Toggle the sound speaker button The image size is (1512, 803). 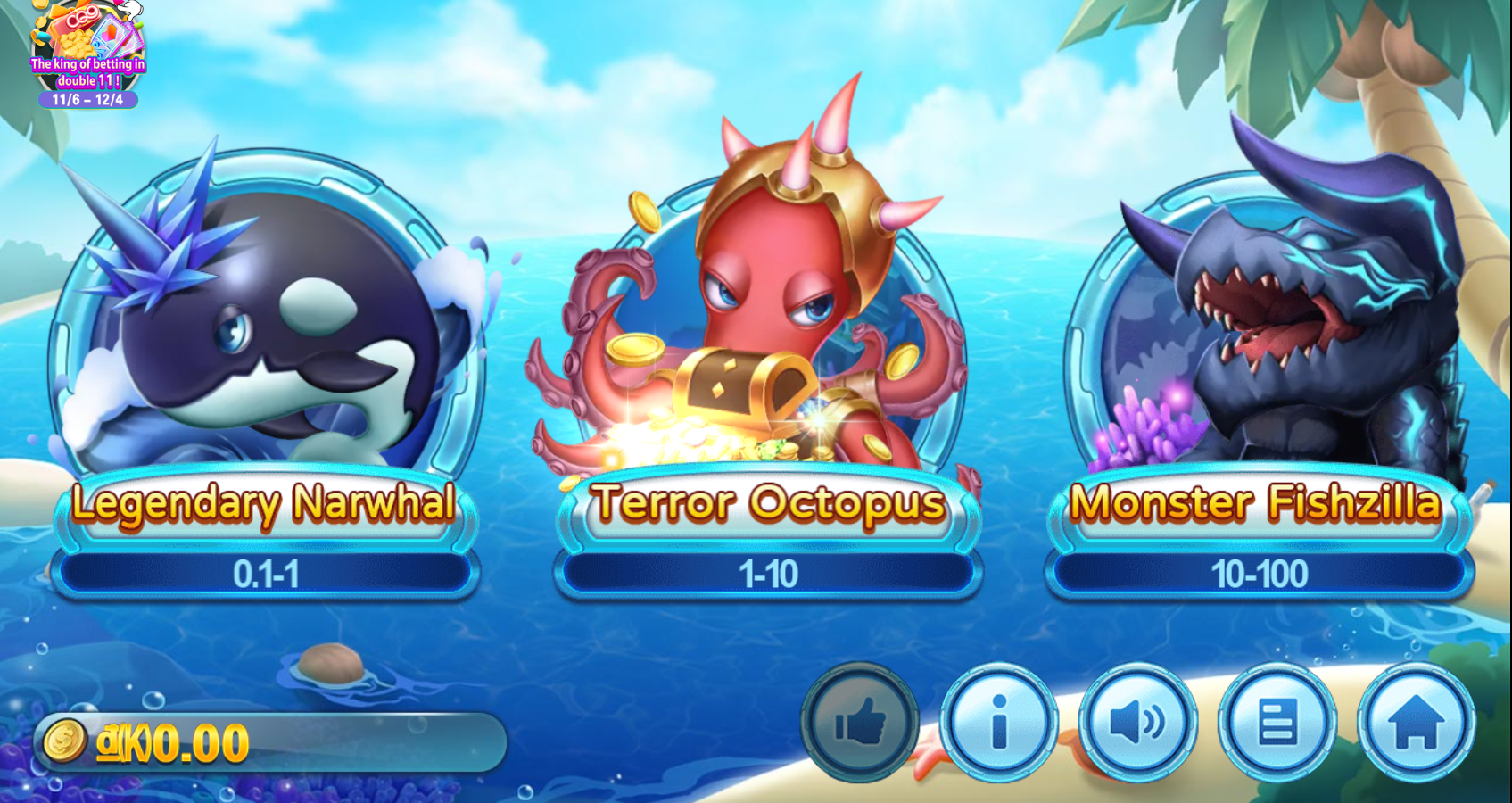[x=1137, y=722]
